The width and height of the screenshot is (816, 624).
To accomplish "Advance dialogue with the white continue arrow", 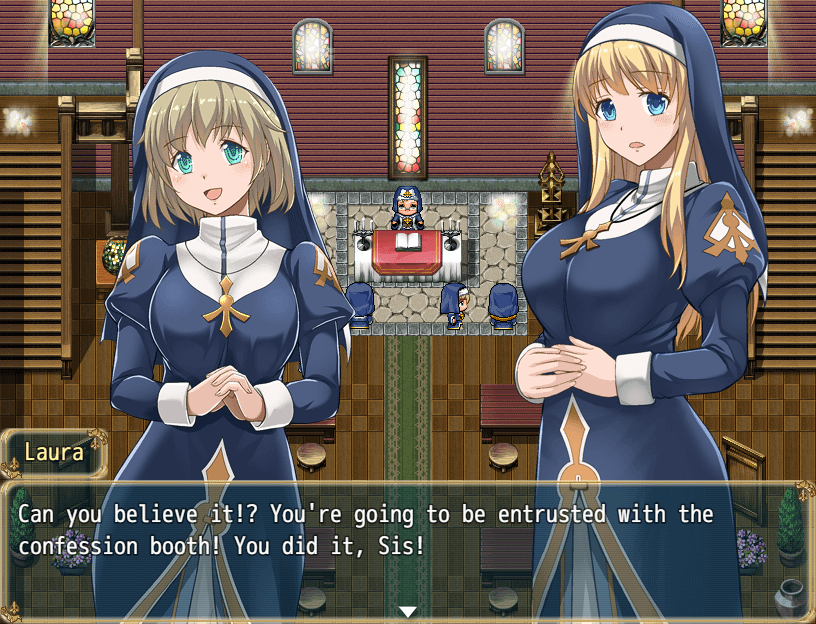I will tap(407, 611).
